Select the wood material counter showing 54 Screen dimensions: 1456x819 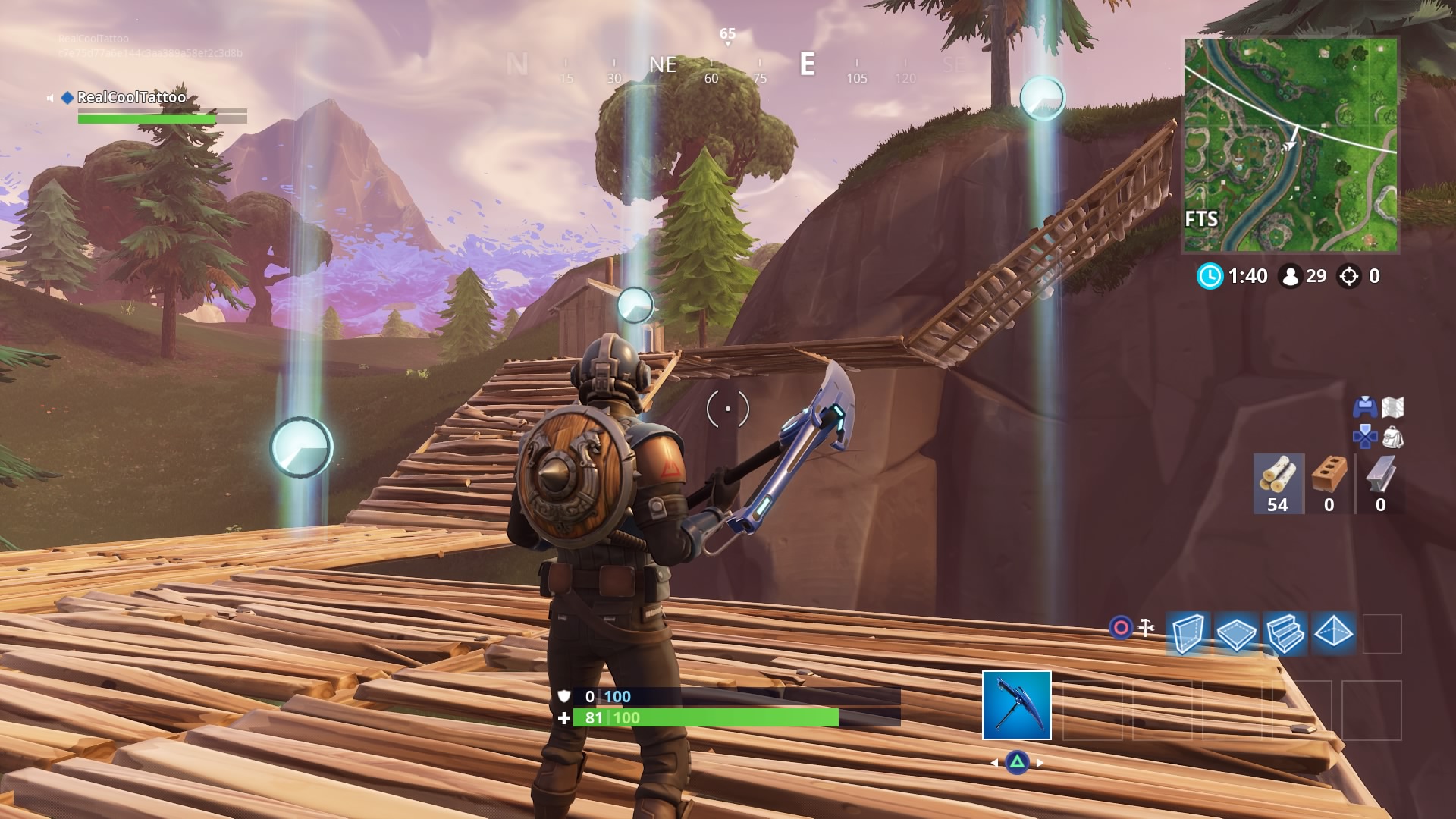[1277, 482]
